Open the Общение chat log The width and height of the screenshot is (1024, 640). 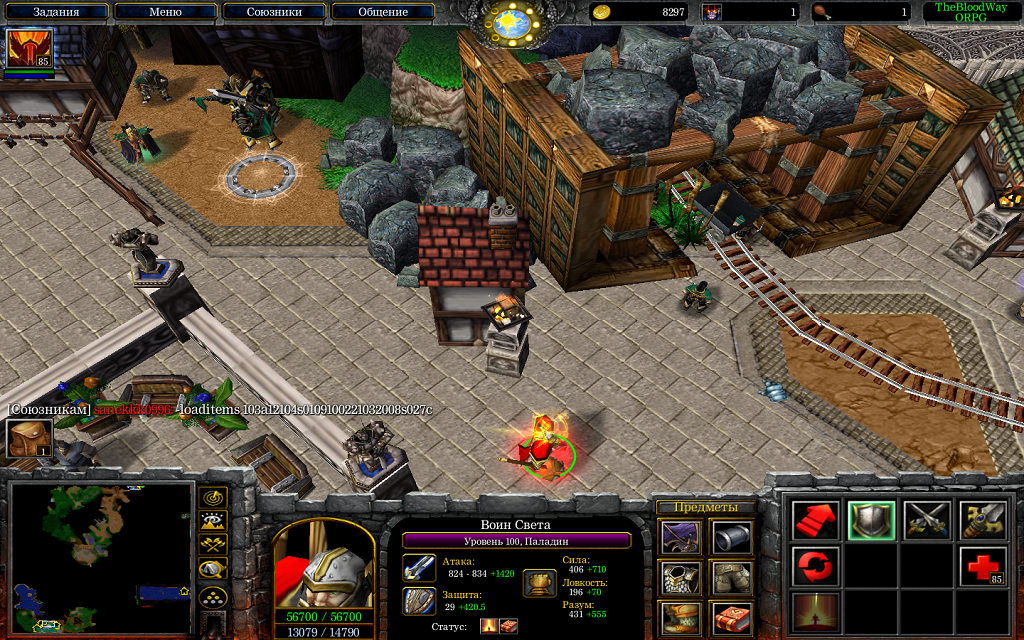[382, 12]
